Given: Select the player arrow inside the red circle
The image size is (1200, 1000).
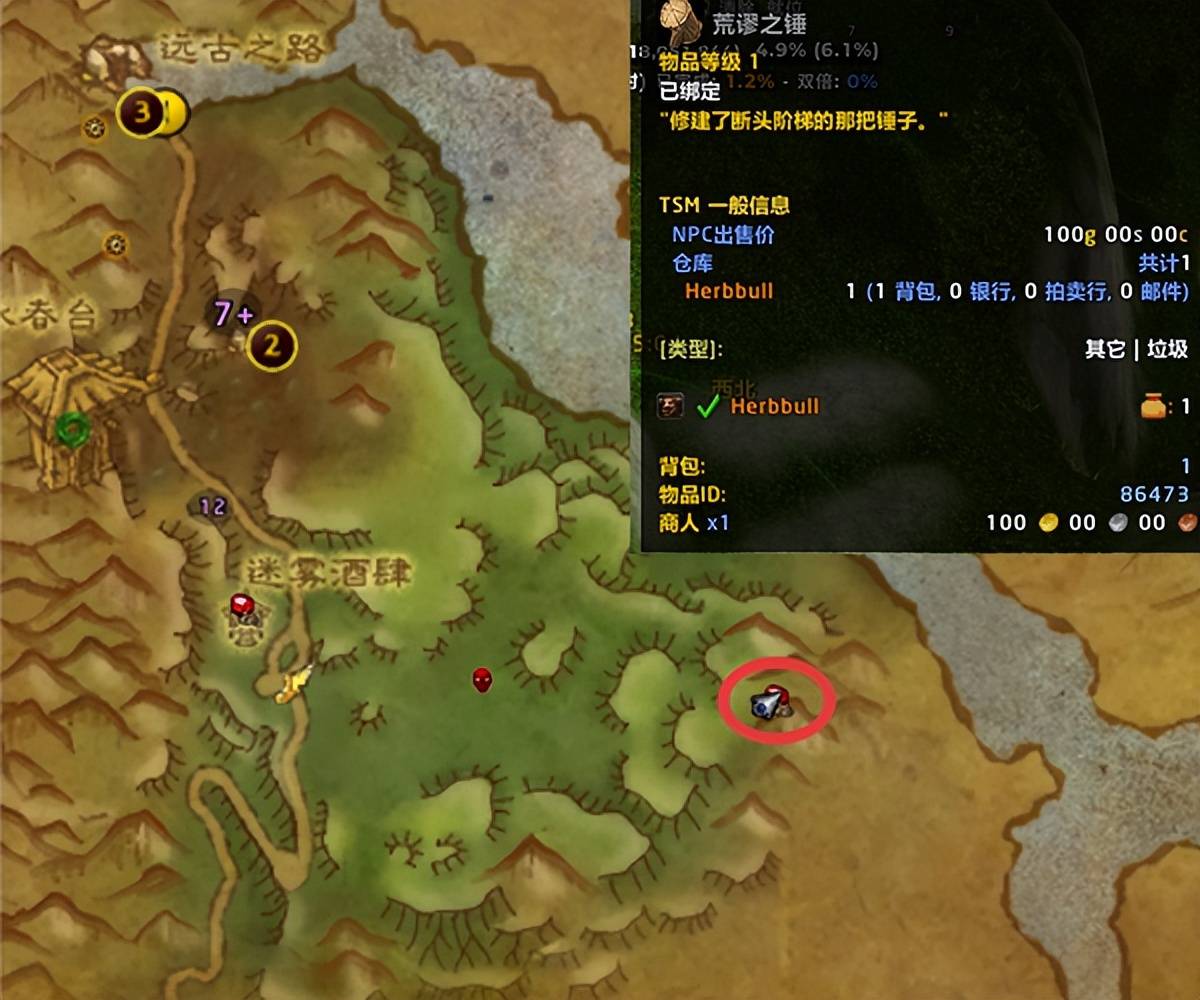Looking at the screenshot, I should (x=771, y=703).
